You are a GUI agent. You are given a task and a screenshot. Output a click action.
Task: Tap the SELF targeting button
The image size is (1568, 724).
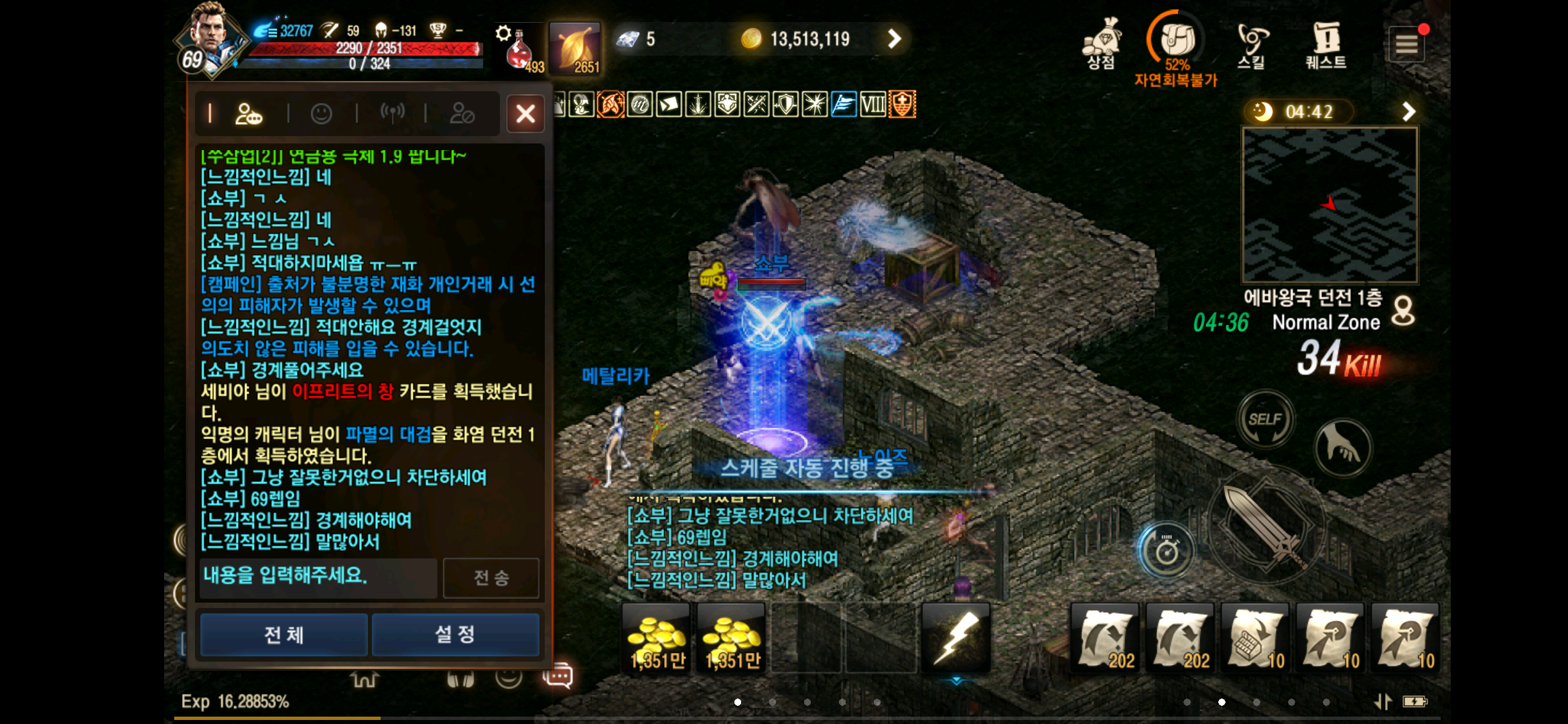pos(1265,420)
